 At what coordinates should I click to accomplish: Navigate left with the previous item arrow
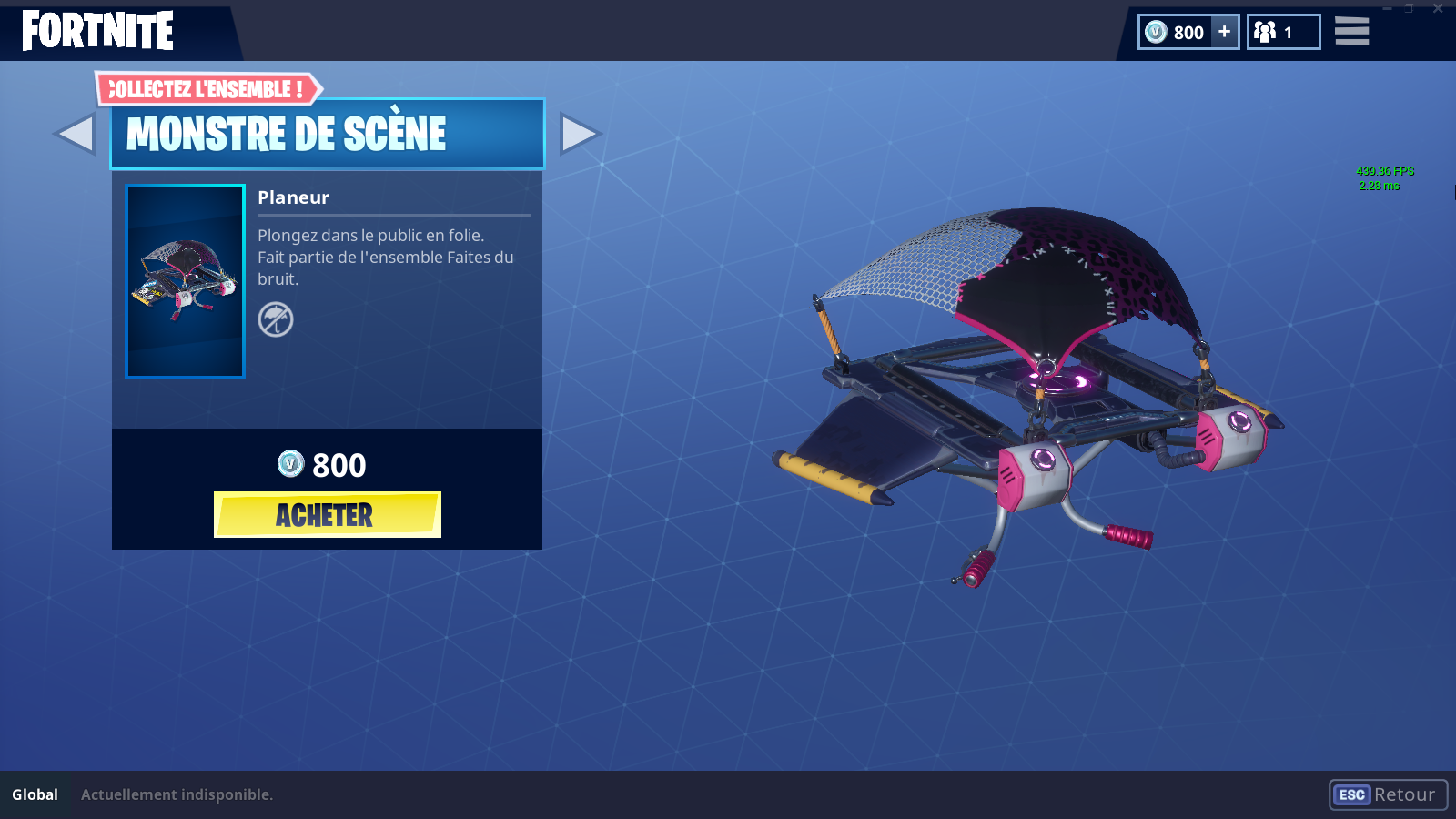76,135
